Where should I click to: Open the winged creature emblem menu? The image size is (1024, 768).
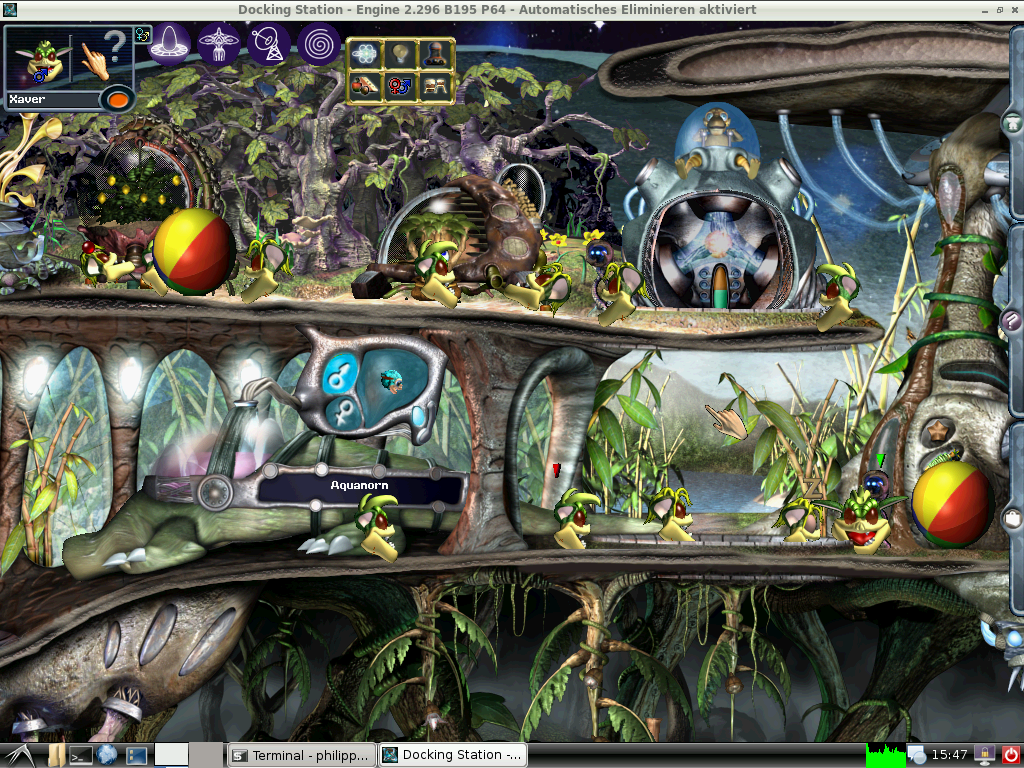(219, 43)
